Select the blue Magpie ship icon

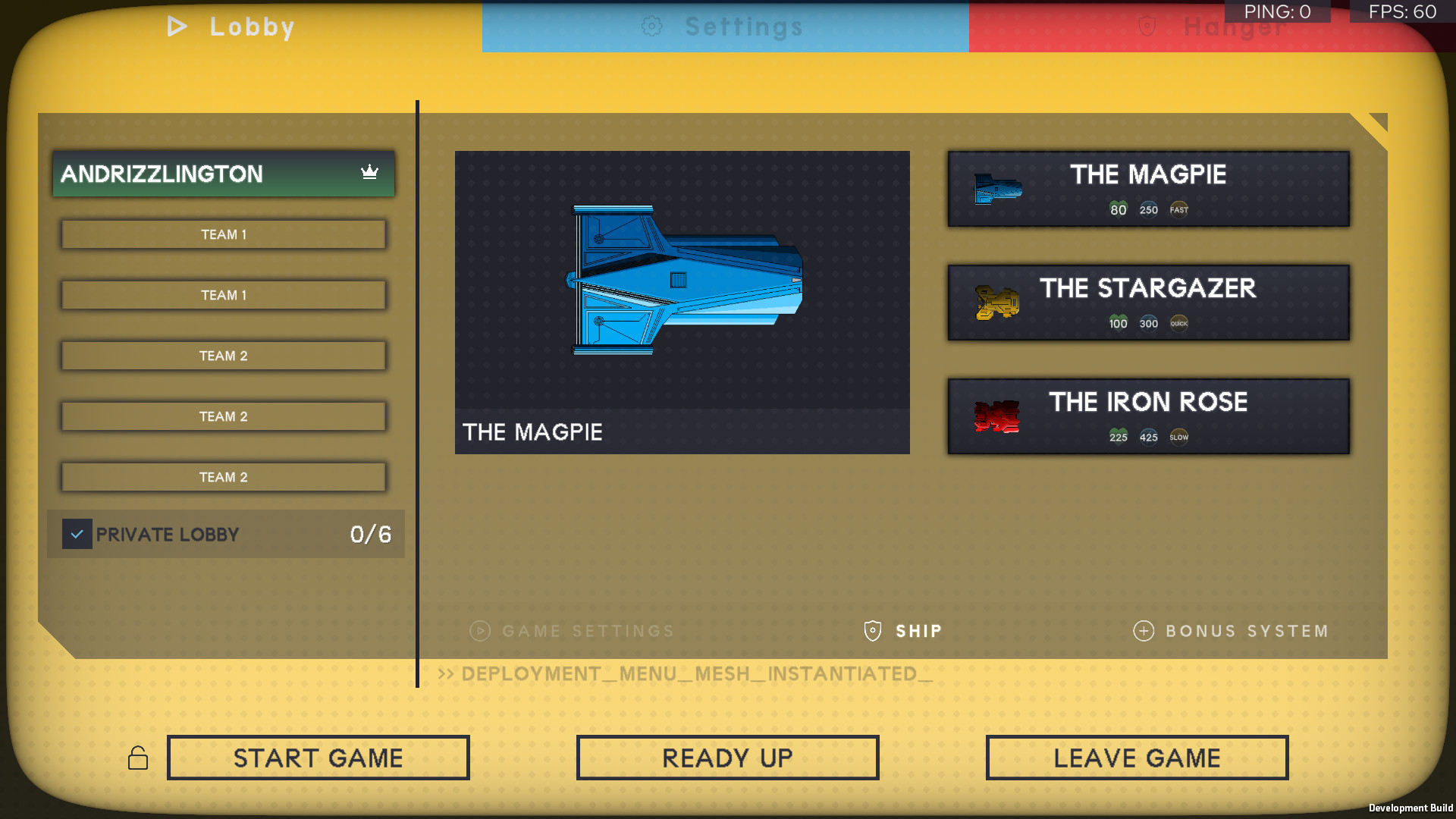click(x=997, y=190)
